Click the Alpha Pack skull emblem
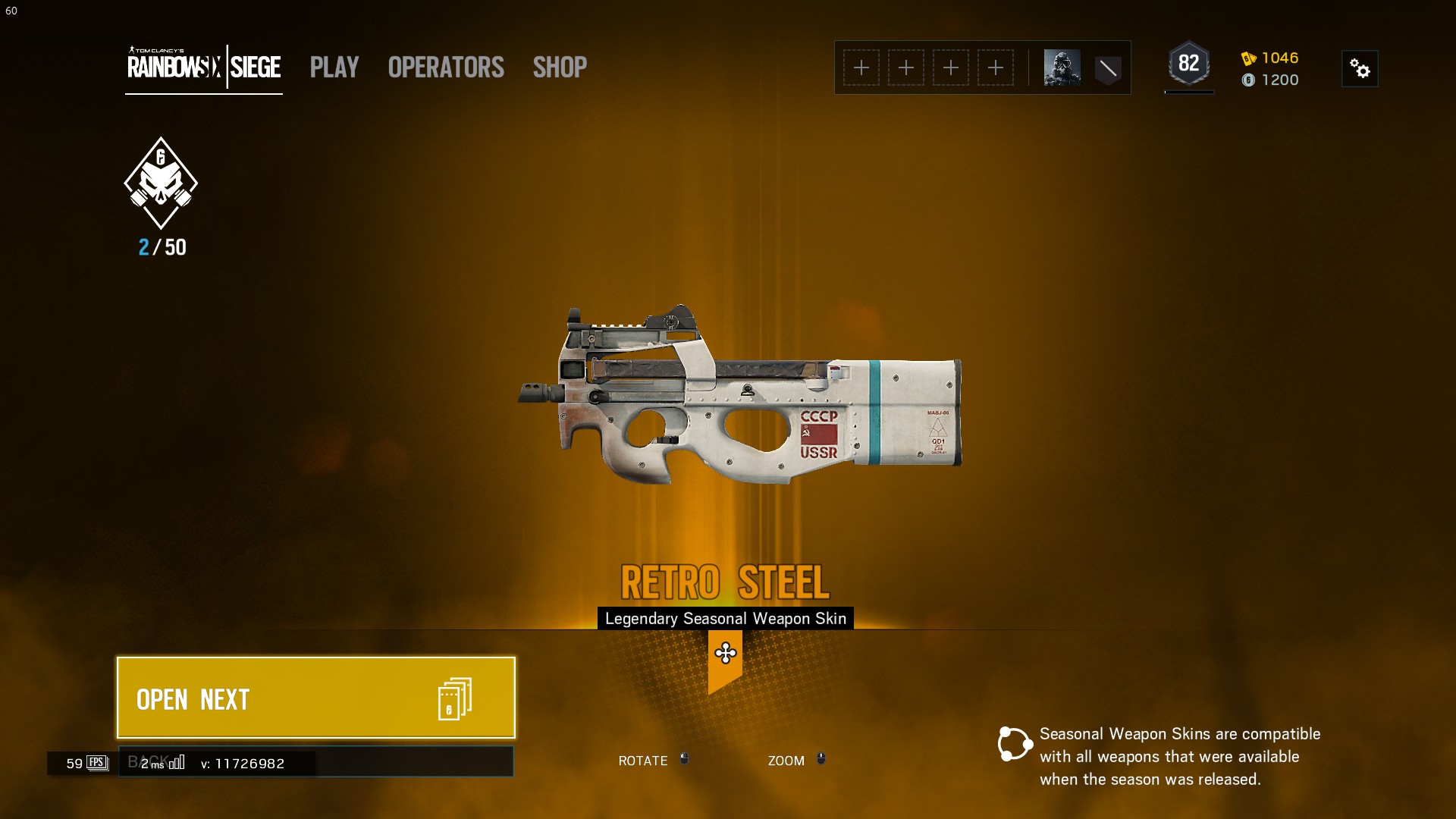Viewport: 1456px width, 819px height. pyautogui.click(x=161, y=182)
